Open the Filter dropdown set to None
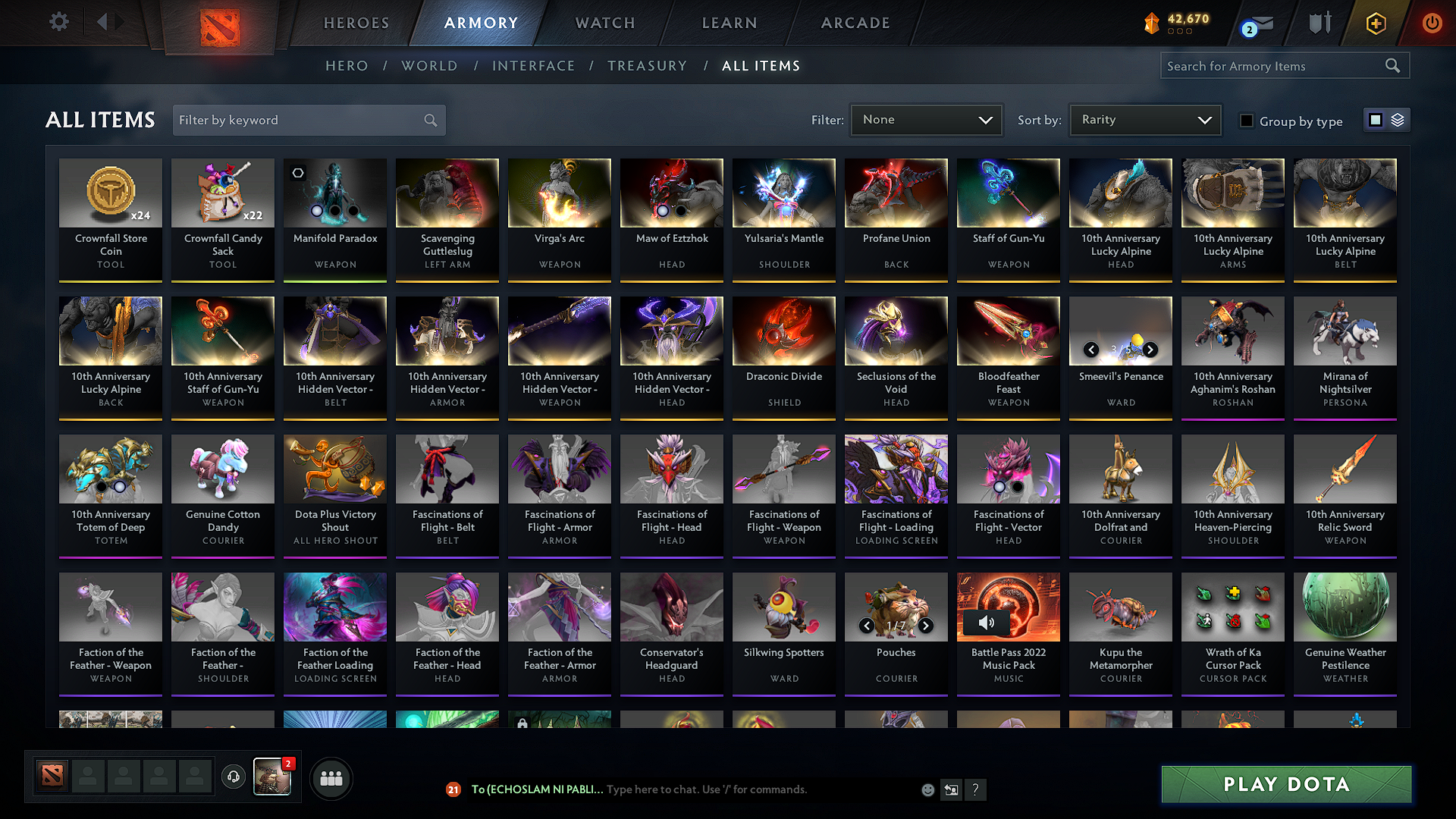This screenshot has width=1456, height=819. coord(926,119)
